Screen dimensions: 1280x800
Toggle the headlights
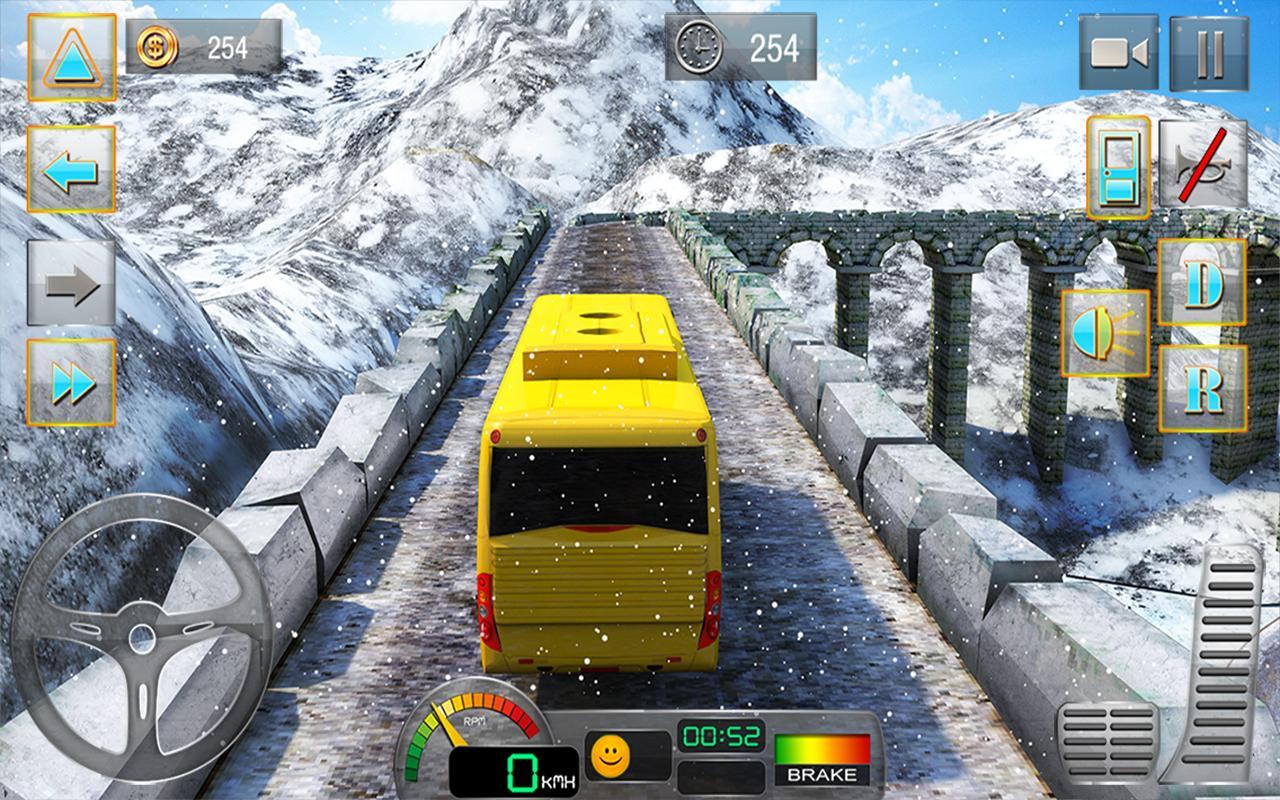point(1106,333)
